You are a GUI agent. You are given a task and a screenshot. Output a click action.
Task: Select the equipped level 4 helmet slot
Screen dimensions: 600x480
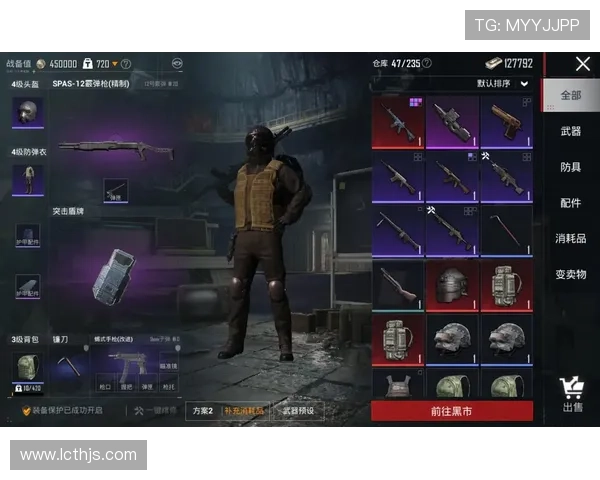pyautogui.click(x=26, y=113)
